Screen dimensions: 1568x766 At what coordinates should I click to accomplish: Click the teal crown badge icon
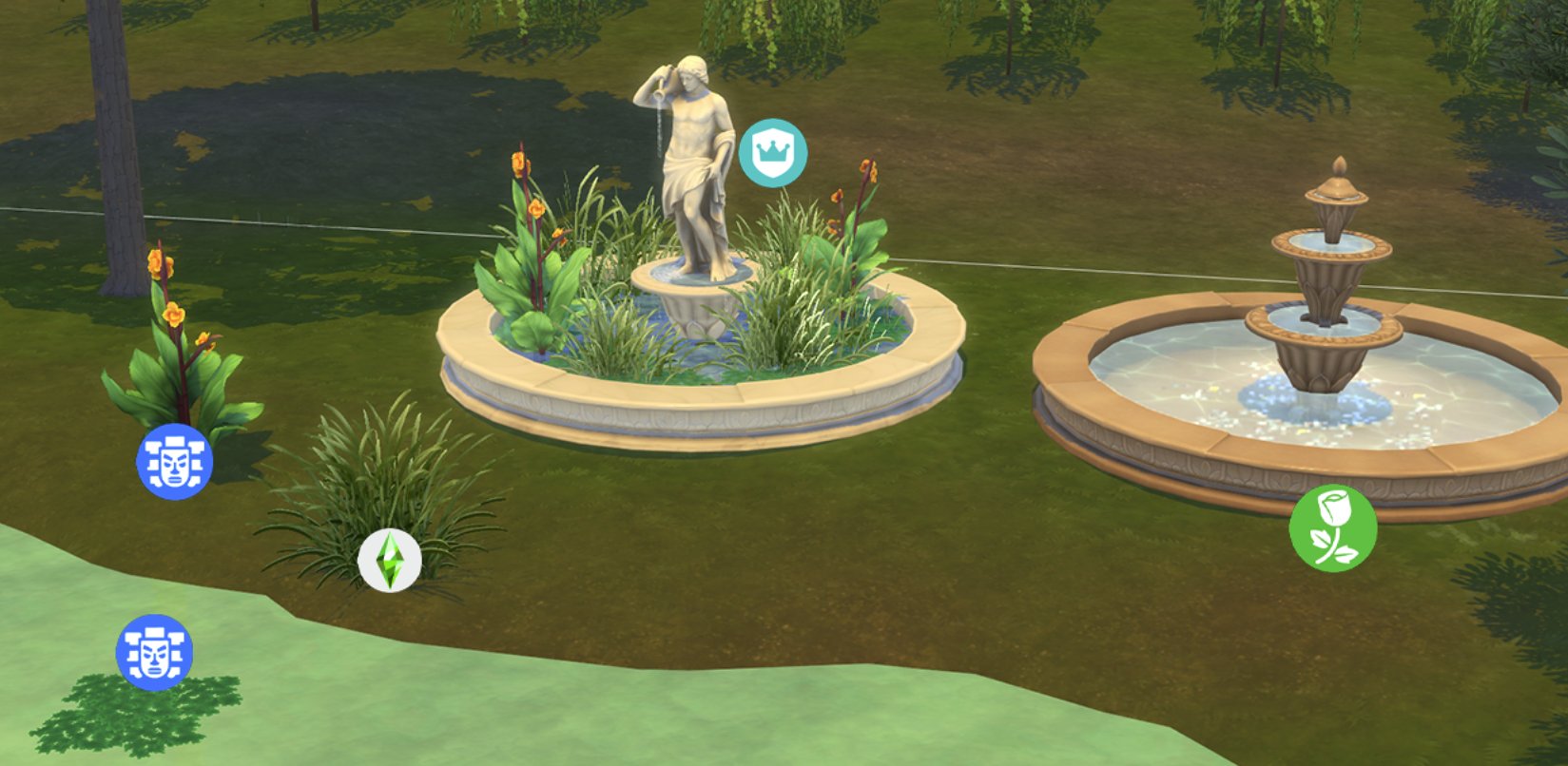pyautogui.click(x=772, y=152)
